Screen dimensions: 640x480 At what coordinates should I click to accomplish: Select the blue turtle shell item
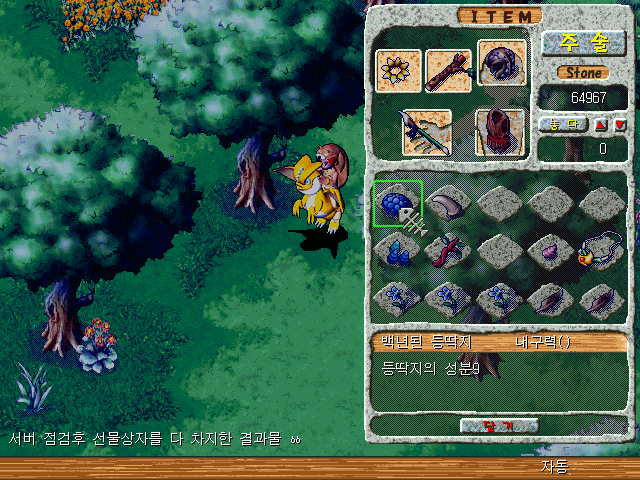397,203
